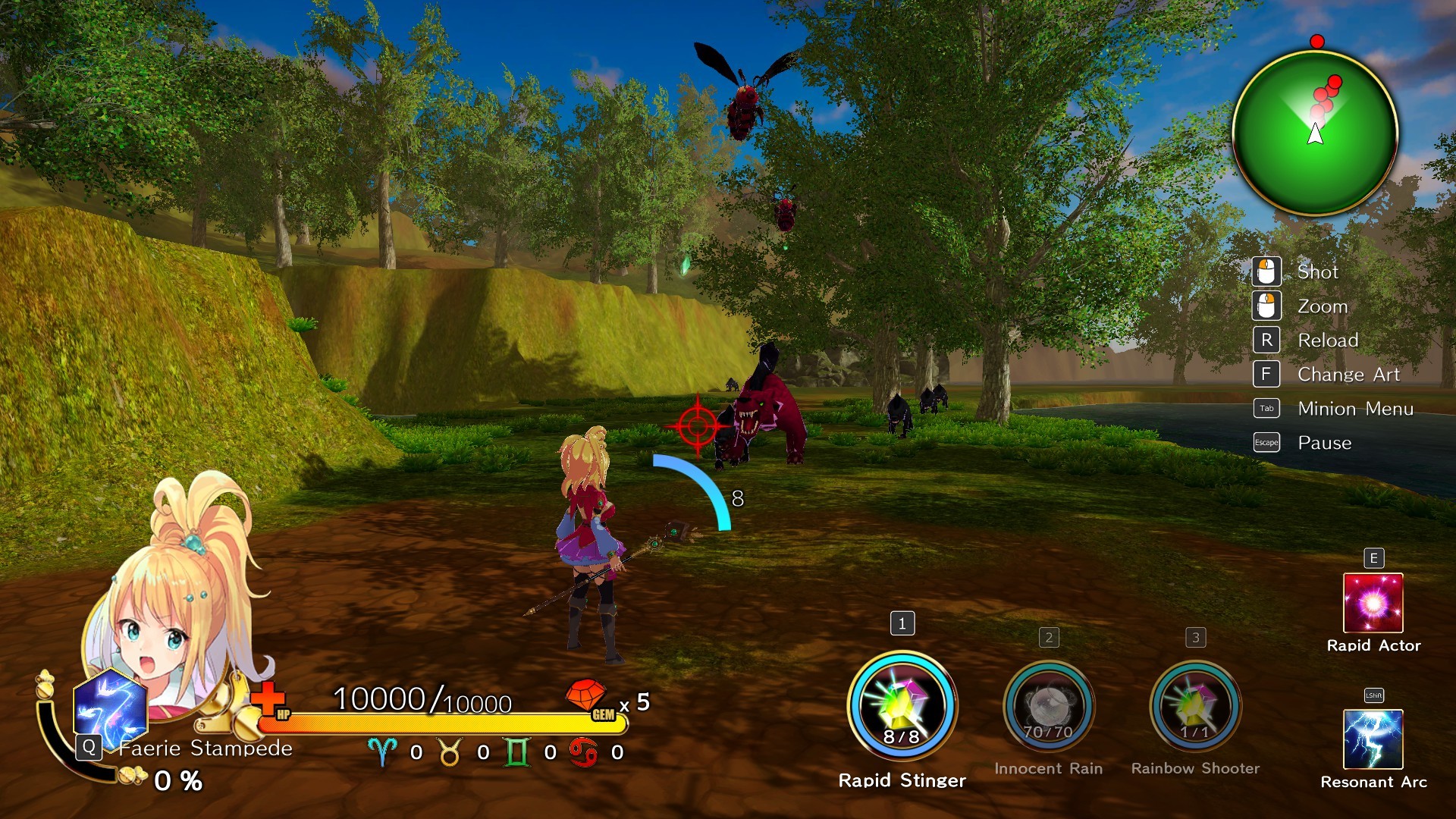Choose the Rainbow Shooter art
Image resolution: width=1456 pixels, height=819 pixels.
coord(1195,707)
